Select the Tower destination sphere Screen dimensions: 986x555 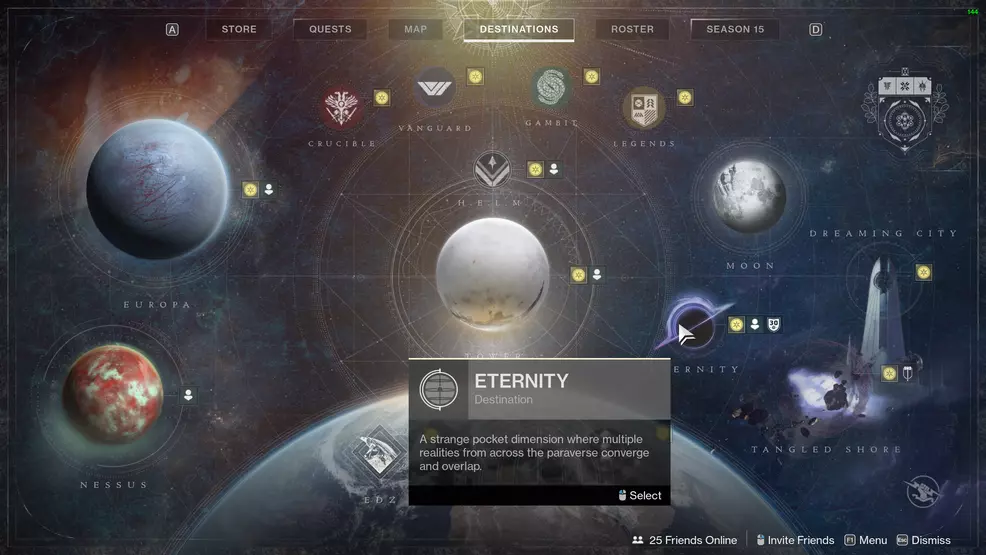click(492, 274)
